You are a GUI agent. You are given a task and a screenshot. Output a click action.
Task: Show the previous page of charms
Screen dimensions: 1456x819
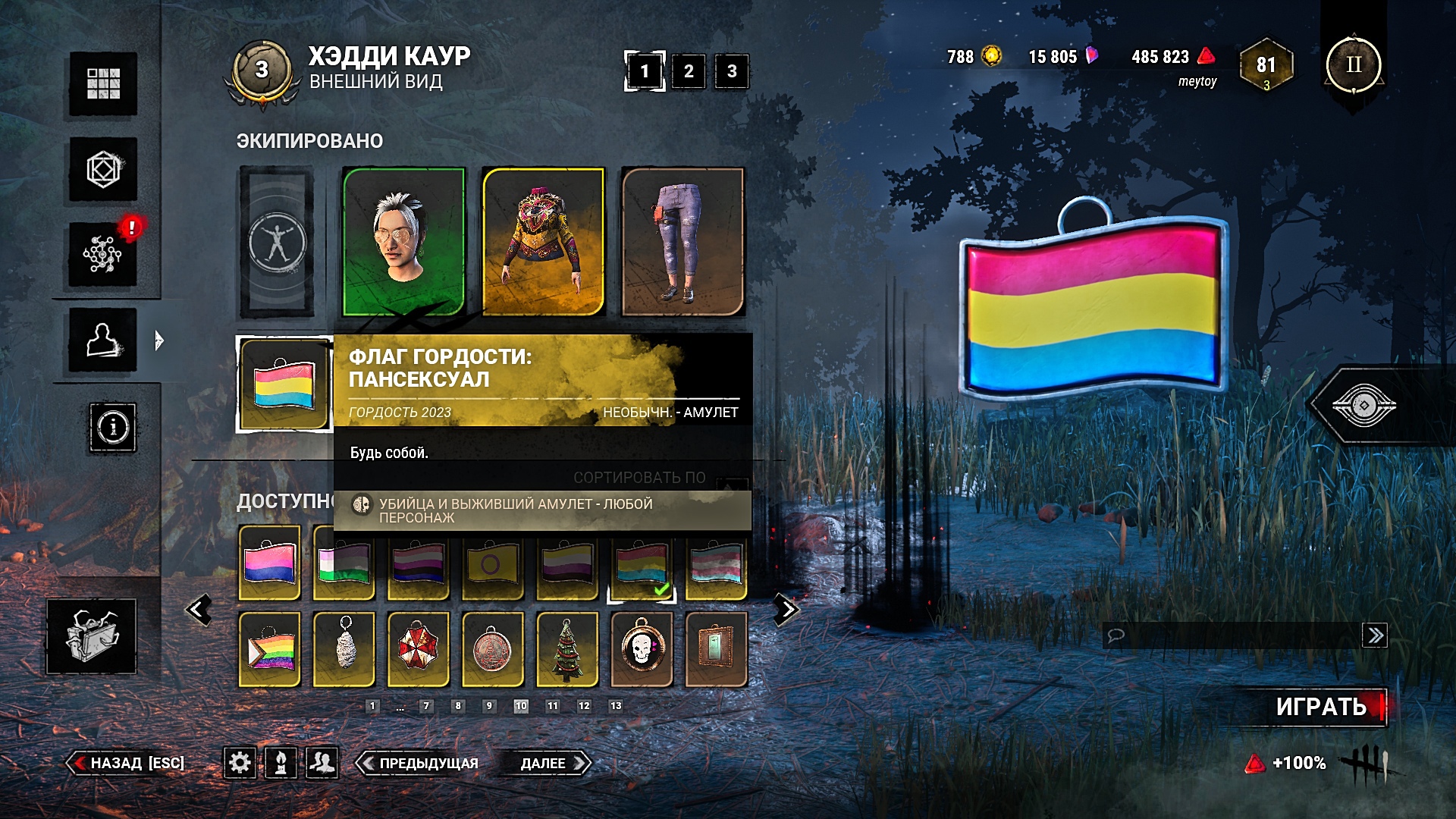pos(199,610)
